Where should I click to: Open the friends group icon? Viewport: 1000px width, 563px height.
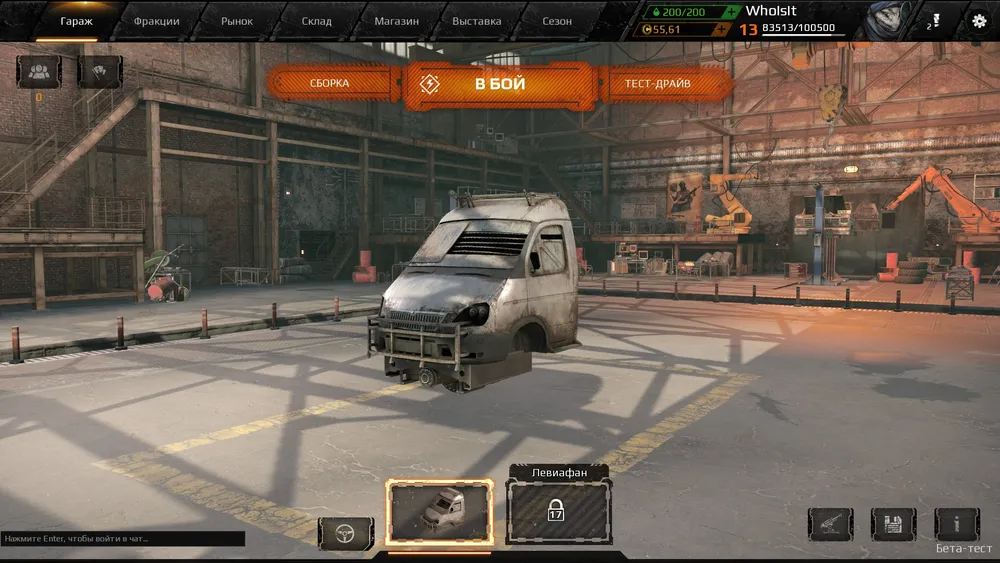40,72
